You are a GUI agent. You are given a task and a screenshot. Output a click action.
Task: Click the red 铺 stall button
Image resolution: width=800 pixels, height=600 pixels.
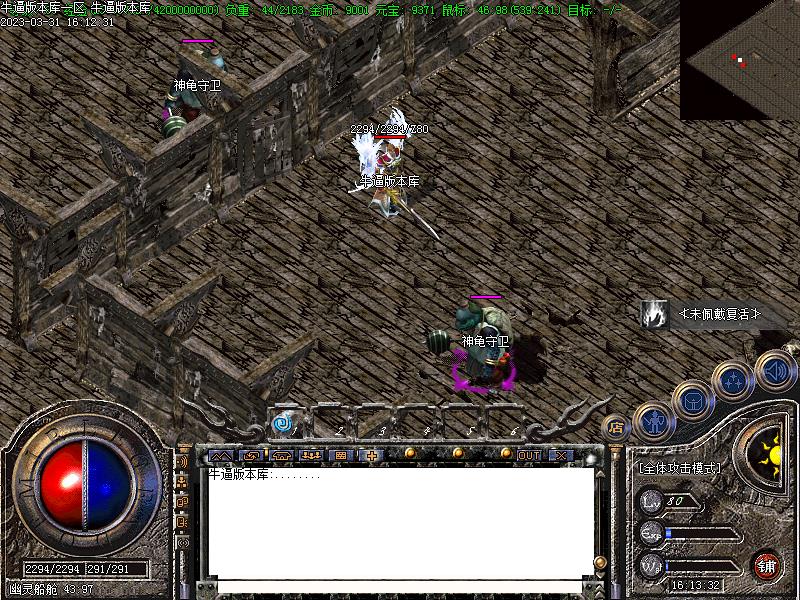[x=768, y=565]
